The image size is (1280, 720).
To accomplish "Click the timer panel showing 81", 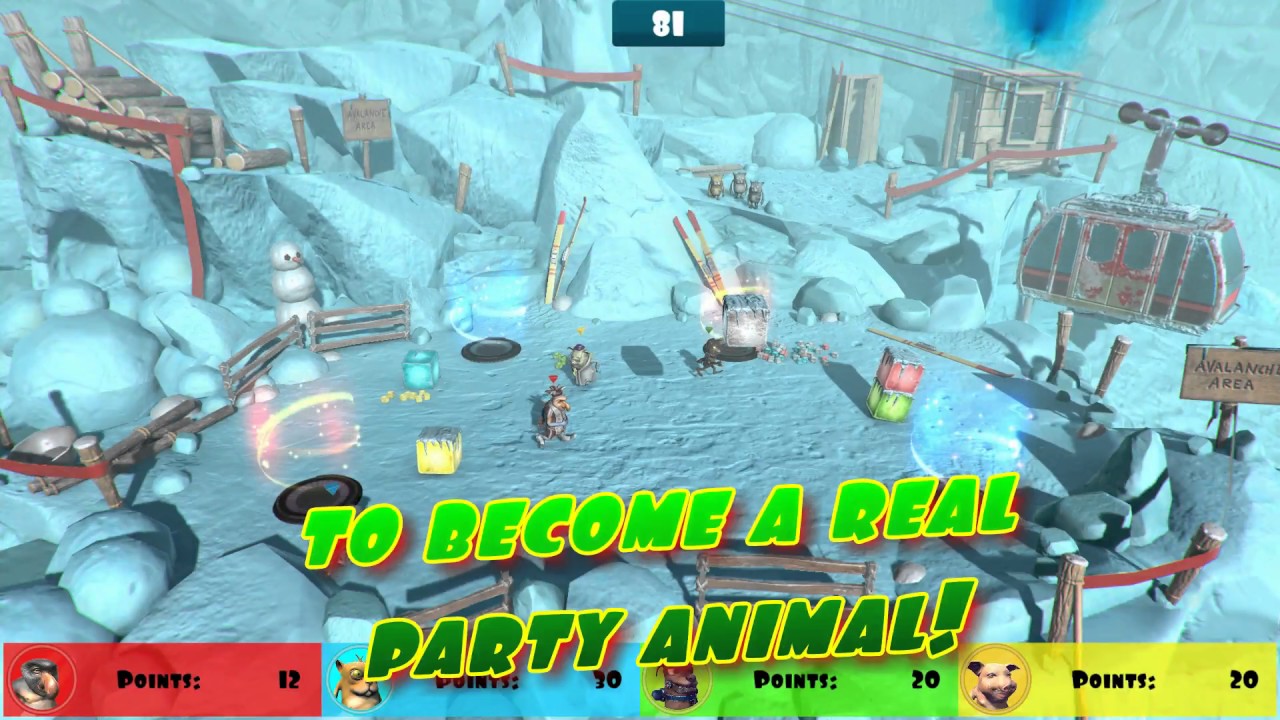I will 668,23.
